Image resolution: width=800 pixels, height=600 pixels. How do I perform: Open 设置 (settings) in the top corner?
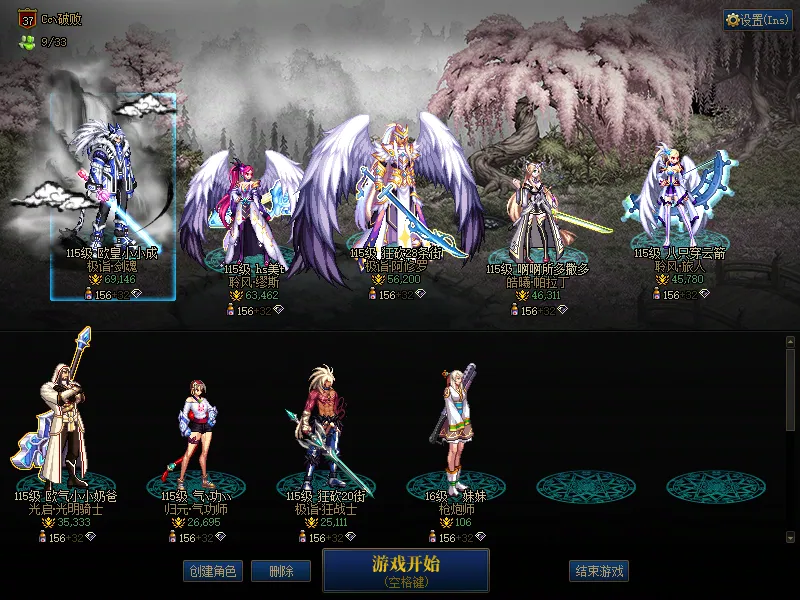coord(757,20)
